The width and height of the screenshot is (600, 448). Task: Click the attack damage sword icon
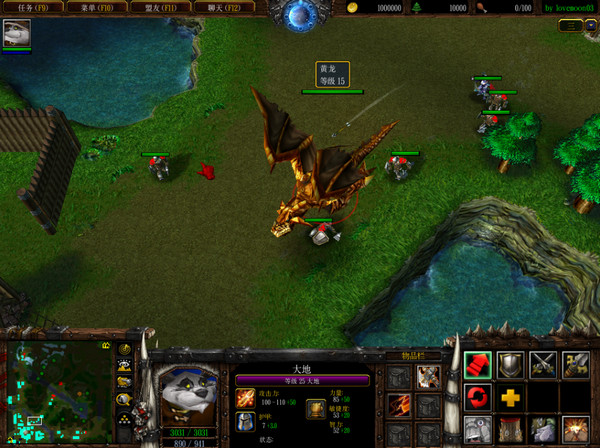click(x=245, y=399)
